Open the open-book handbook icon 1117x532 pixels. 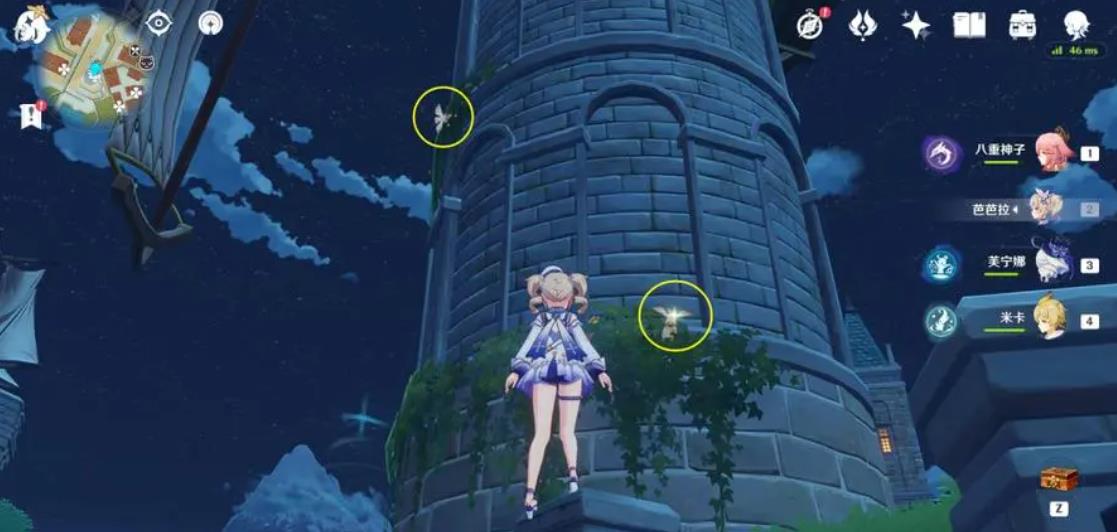[x=968, y=25]
